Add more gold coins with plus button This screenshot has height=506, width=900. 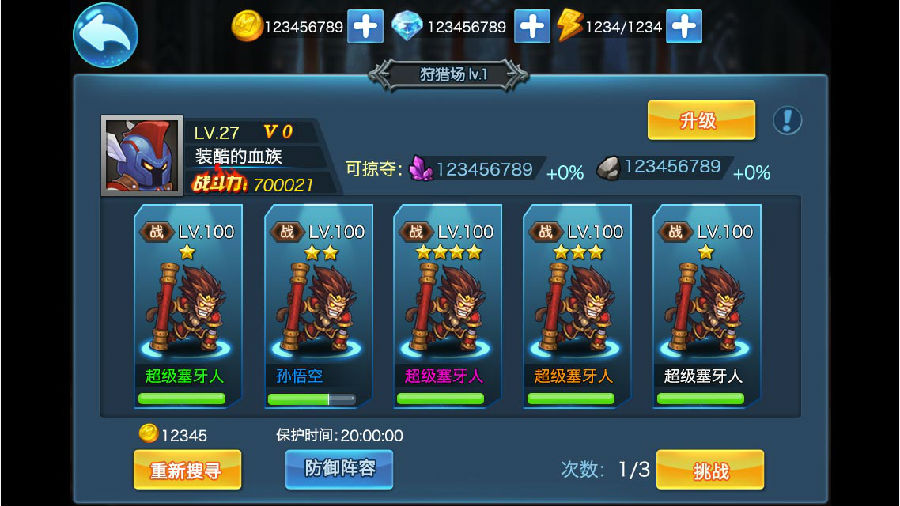pyautogui.click(x=365, y=26)
